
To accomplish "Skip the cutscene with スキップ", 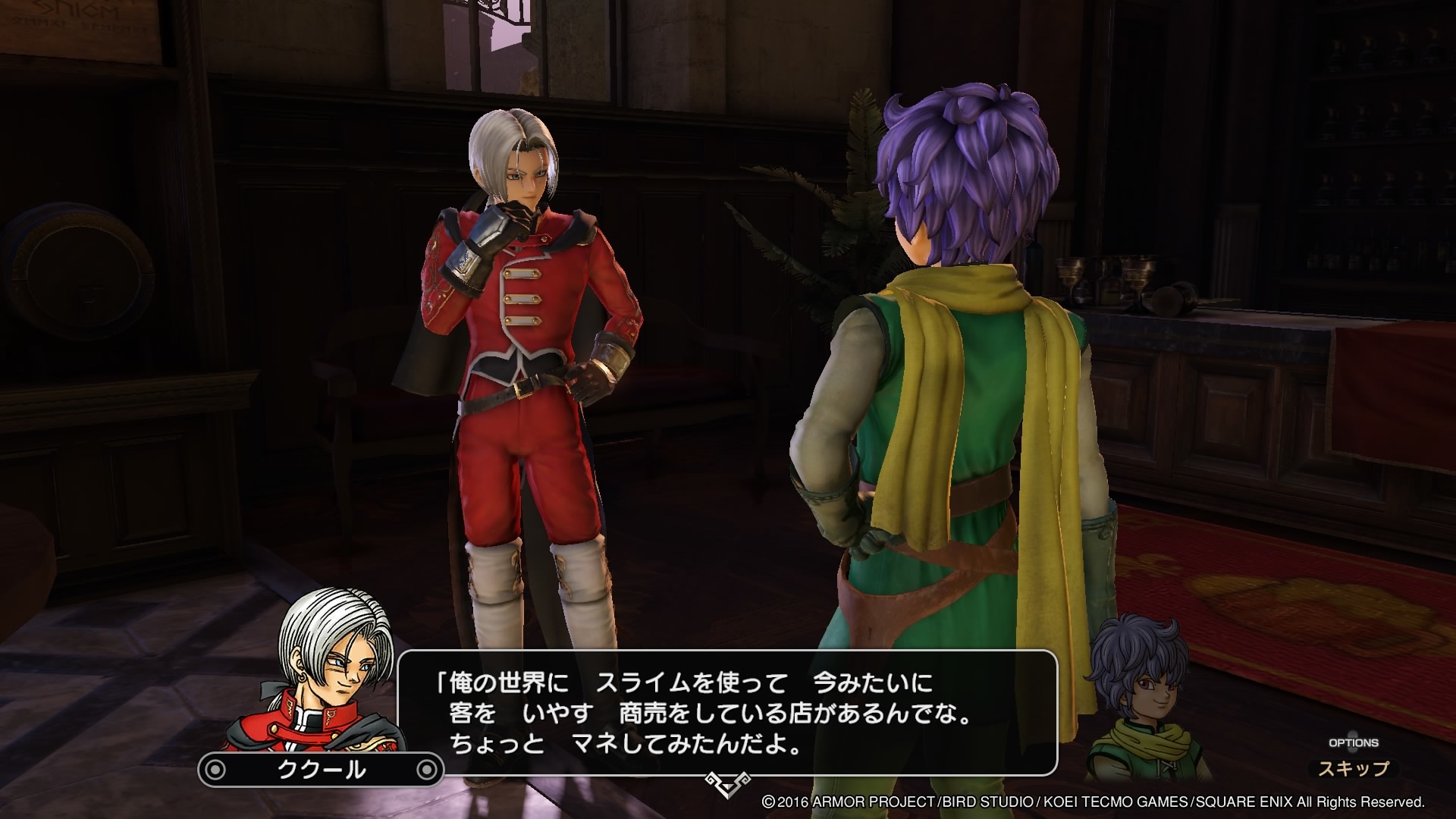I will [1353, 768].
